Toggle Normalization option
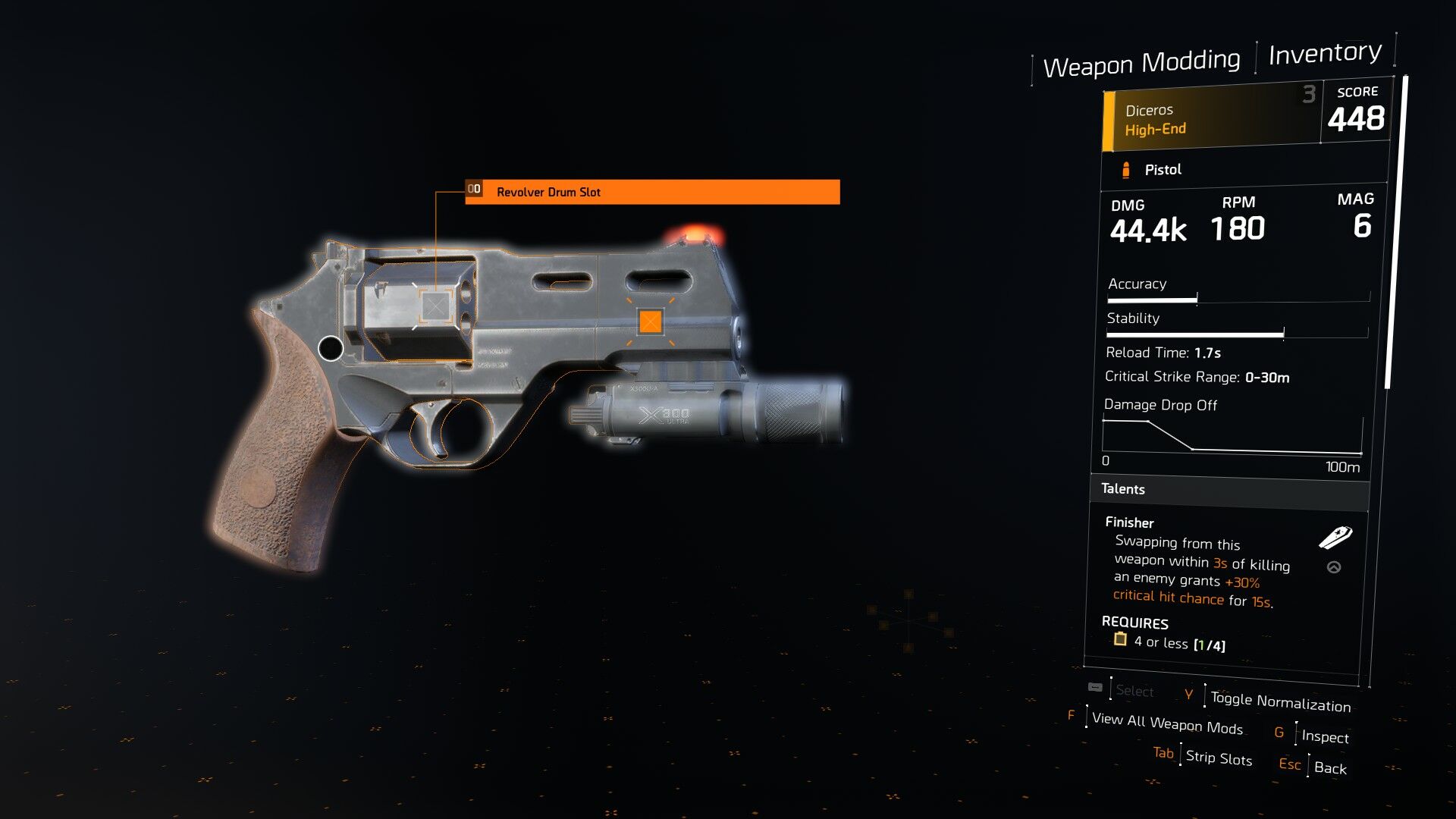Viewport: 1456px width, 819px height. (x=1280, y=702)
